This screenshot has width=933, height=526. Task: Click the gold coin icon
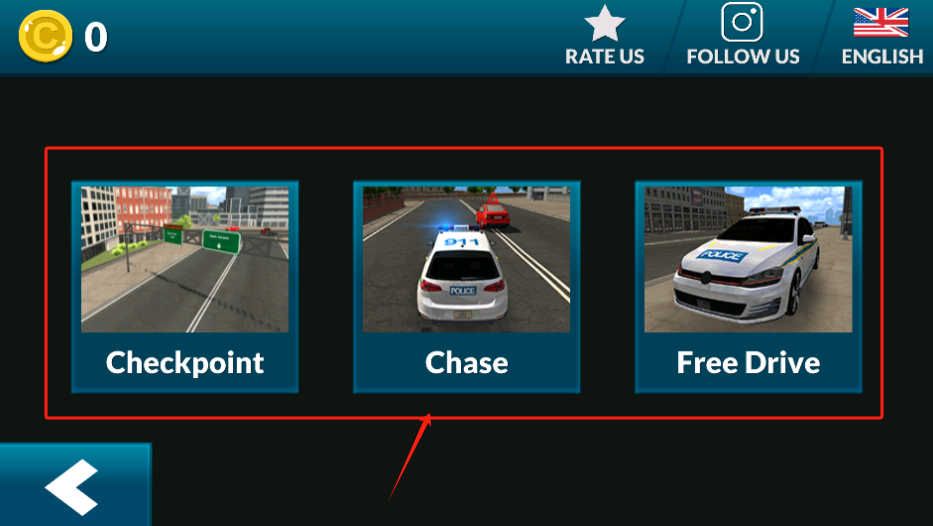pos(45,37)
